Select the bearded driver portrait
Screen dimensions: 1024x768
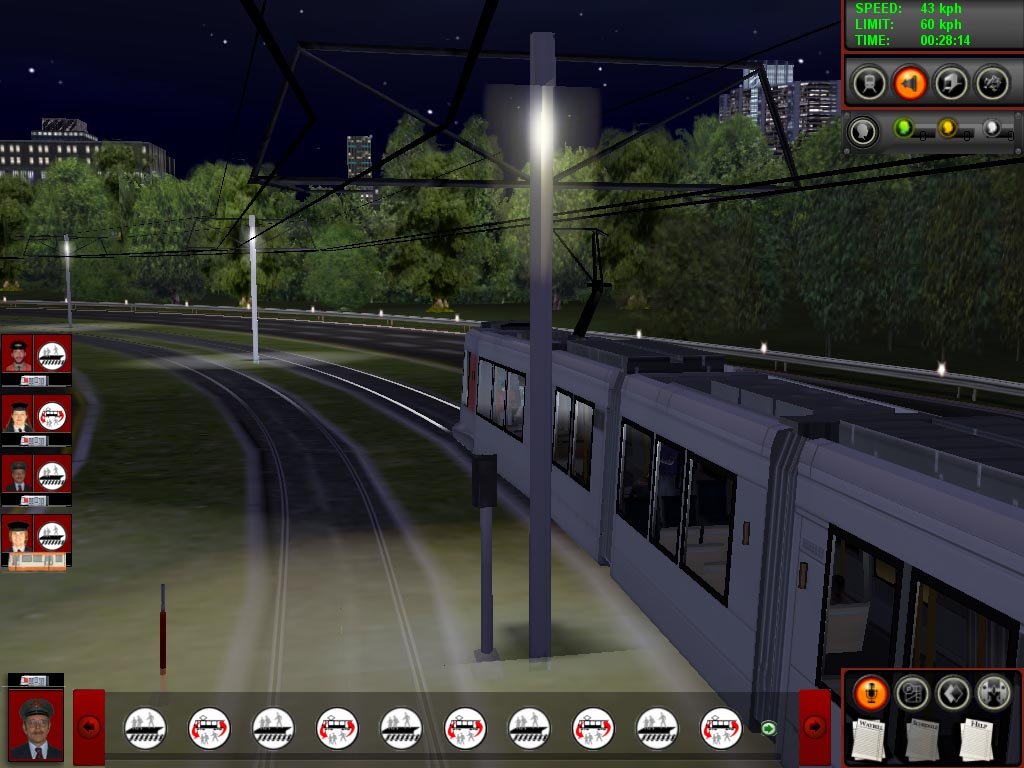pyautogui.click(x=17, y=353)
